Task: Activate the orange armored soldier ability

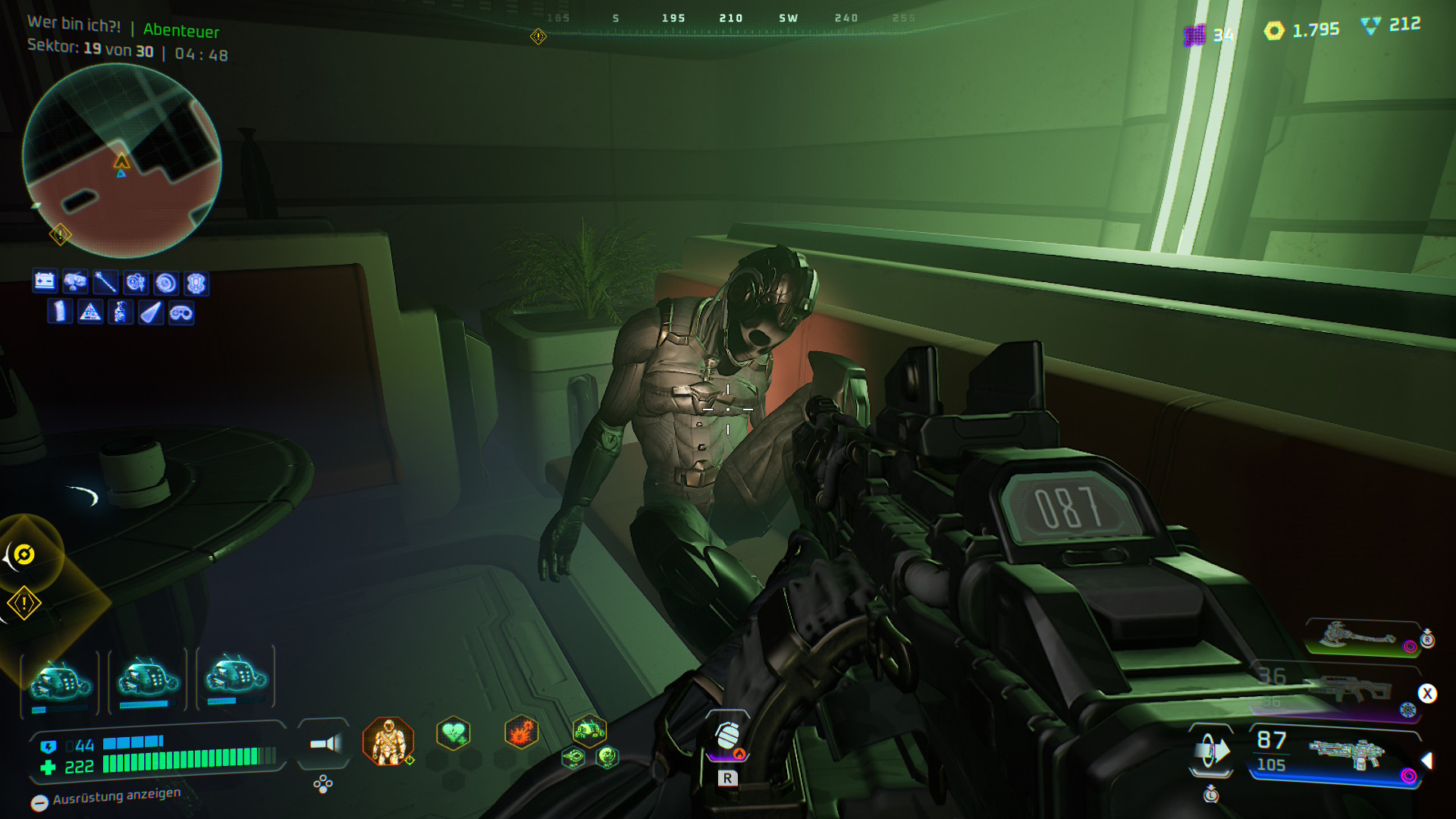Action: 388,741
